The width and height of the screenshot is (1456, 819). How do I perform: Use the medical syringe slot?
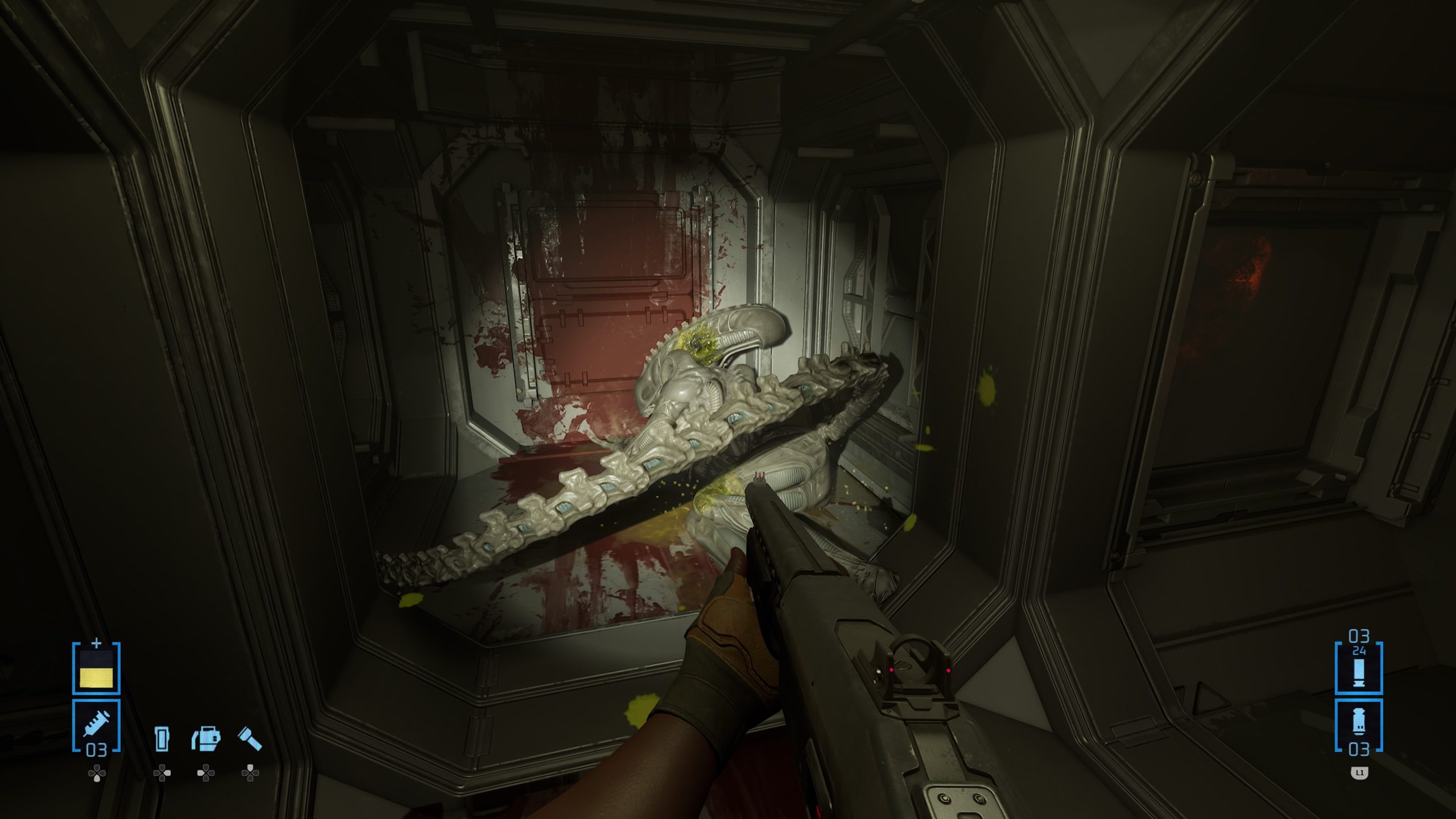(96, 725)
